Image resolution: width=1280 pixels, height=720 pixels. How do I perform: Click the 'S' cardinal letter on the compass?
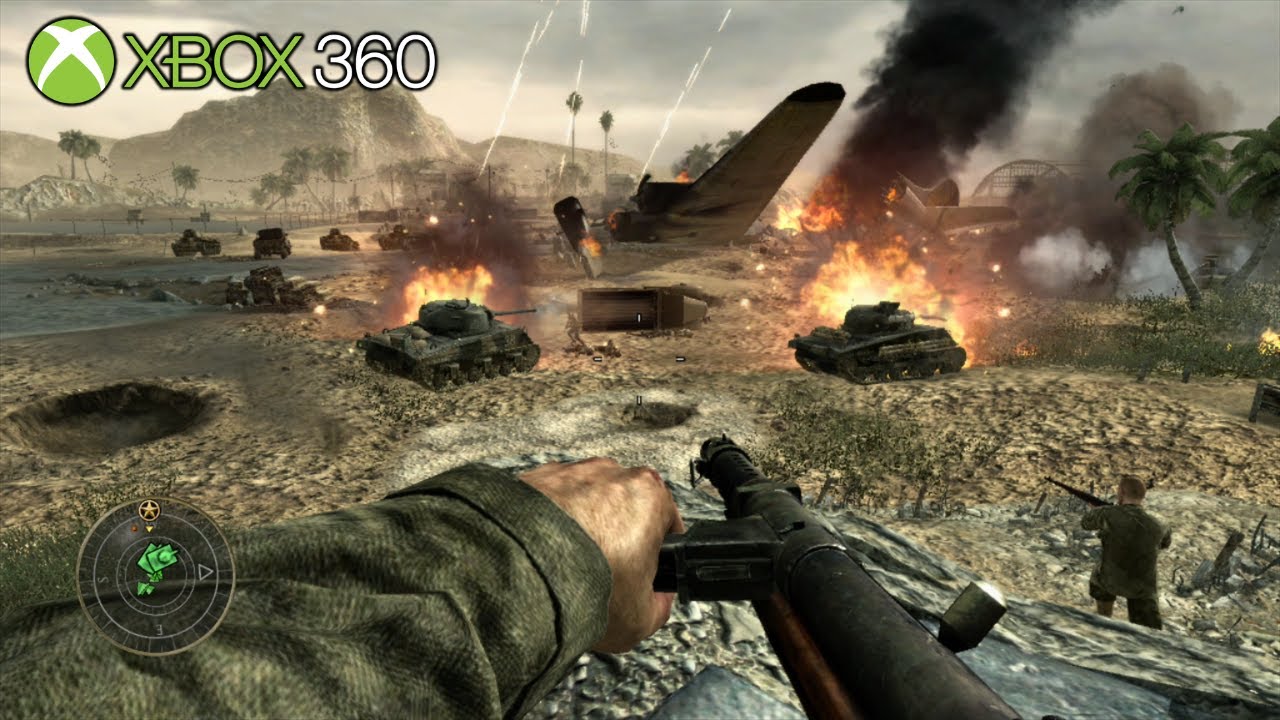click(x=103, y=580)
